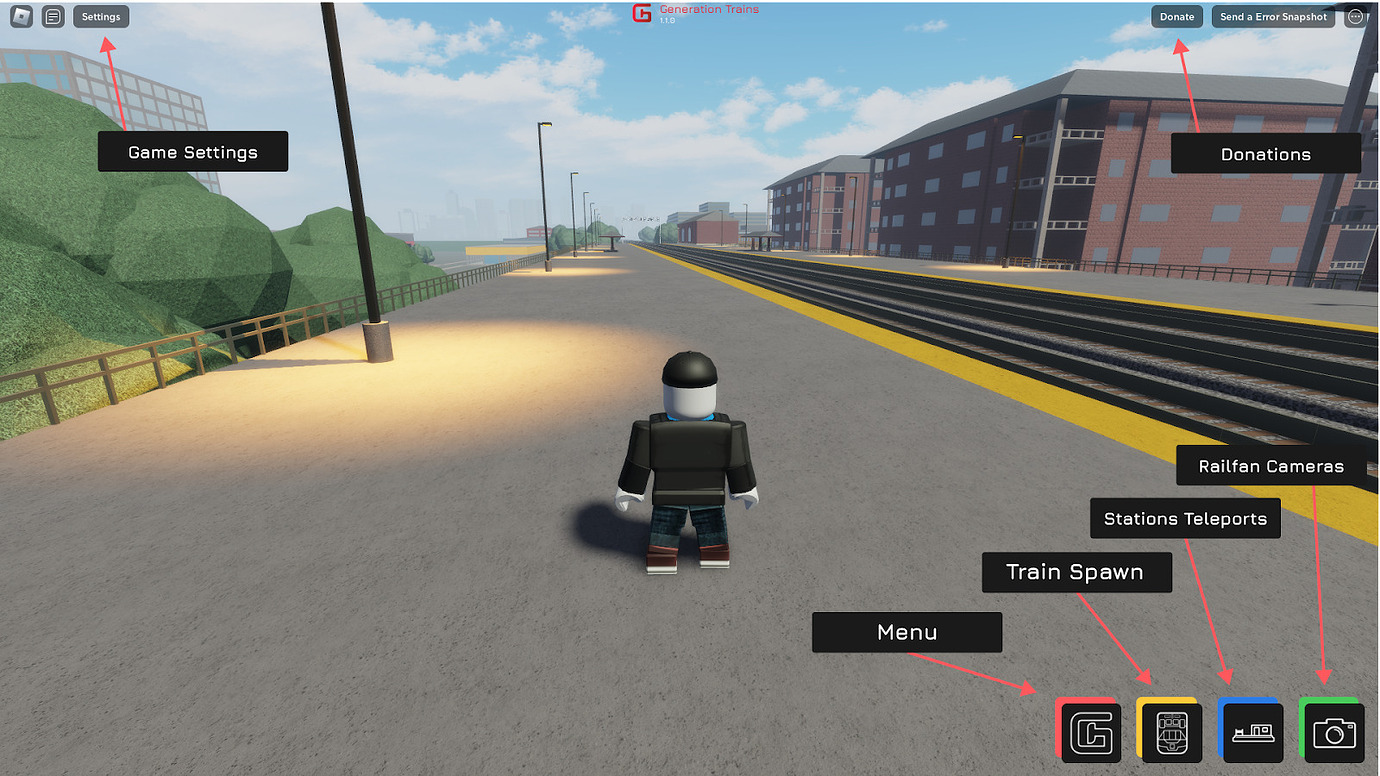Screen dimensions: 1380x776
Task: Click the leftmost bottom-right toolbar icon
Action: [1091, 731]
